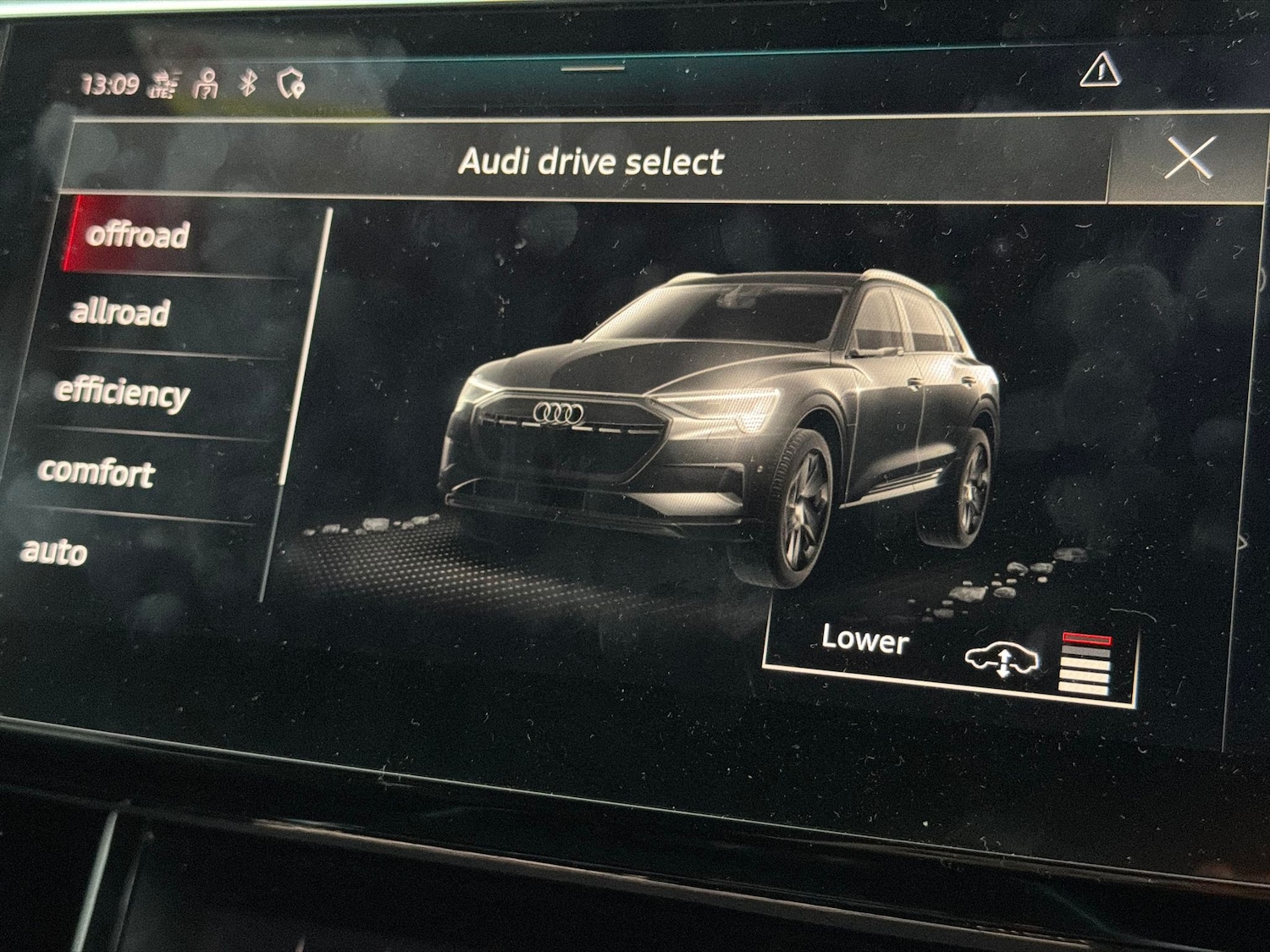1270x952 pixels.
Task: Select the comfort drive mode
Action: [x=98, y=471]
